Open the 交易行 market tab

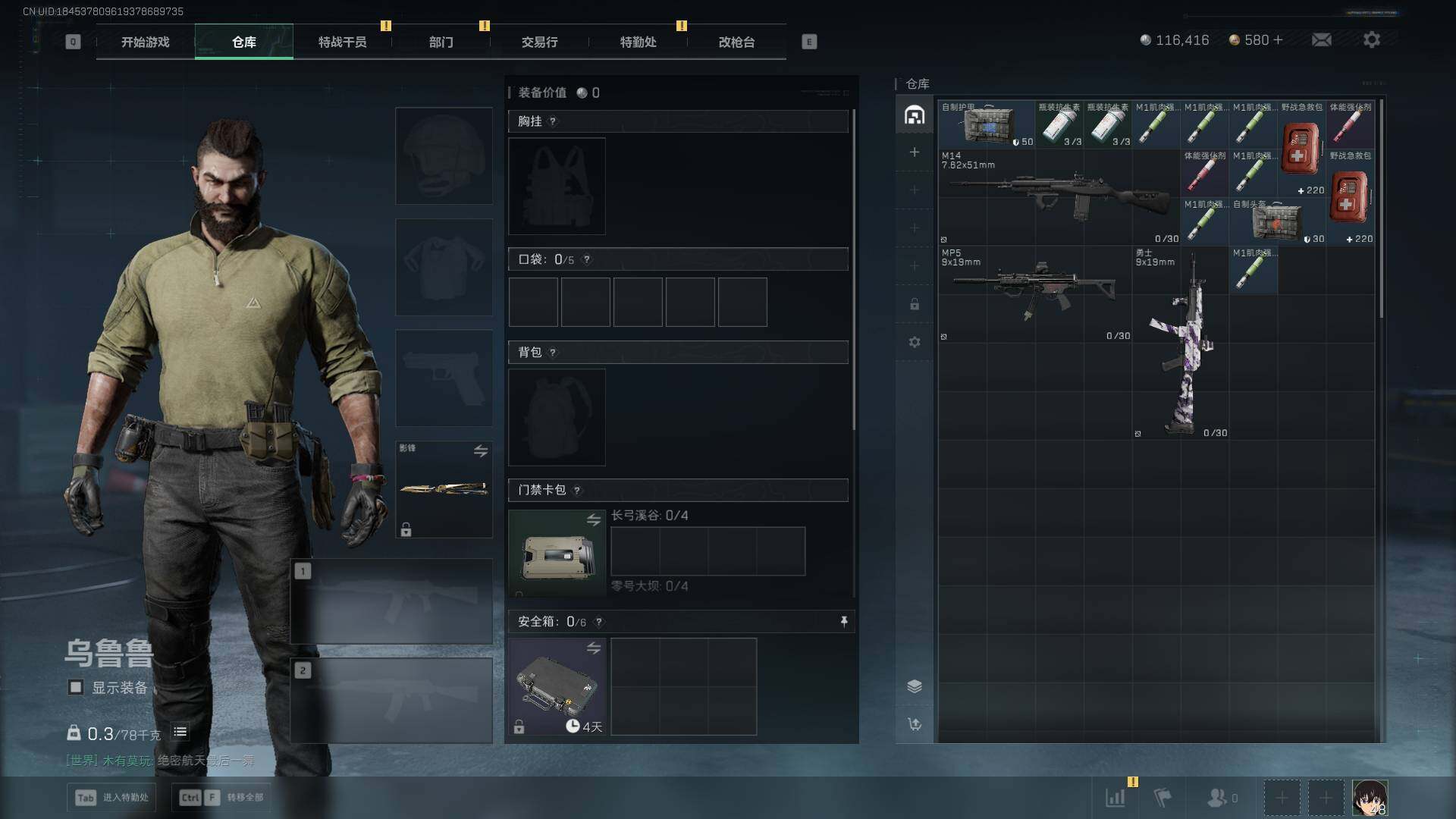pyautogui.click(x=539, y=42)
